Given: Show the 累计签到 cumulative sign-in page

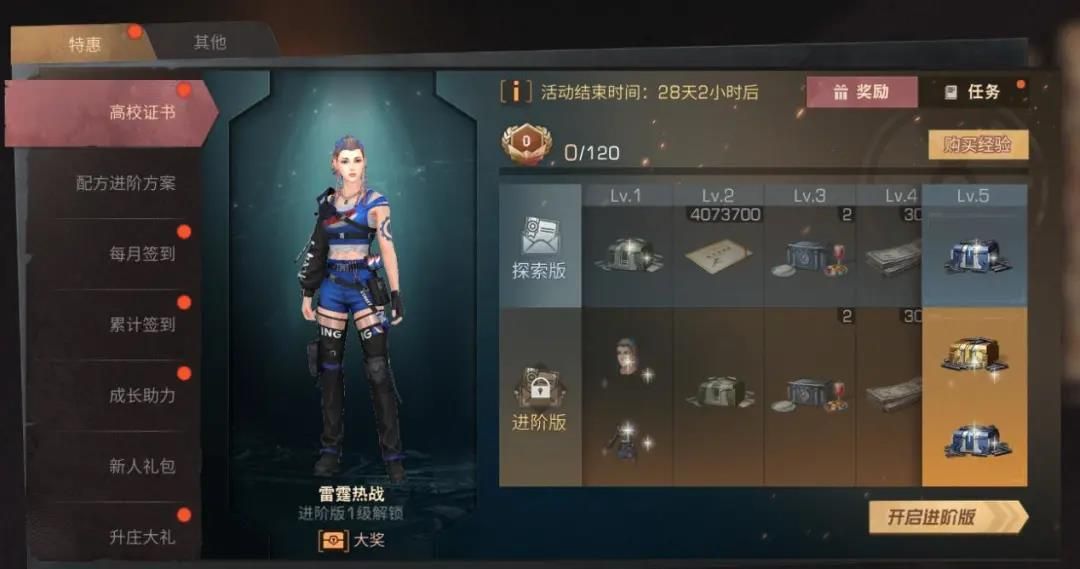Looking at the screenshot, I should (x=142, y=325).
